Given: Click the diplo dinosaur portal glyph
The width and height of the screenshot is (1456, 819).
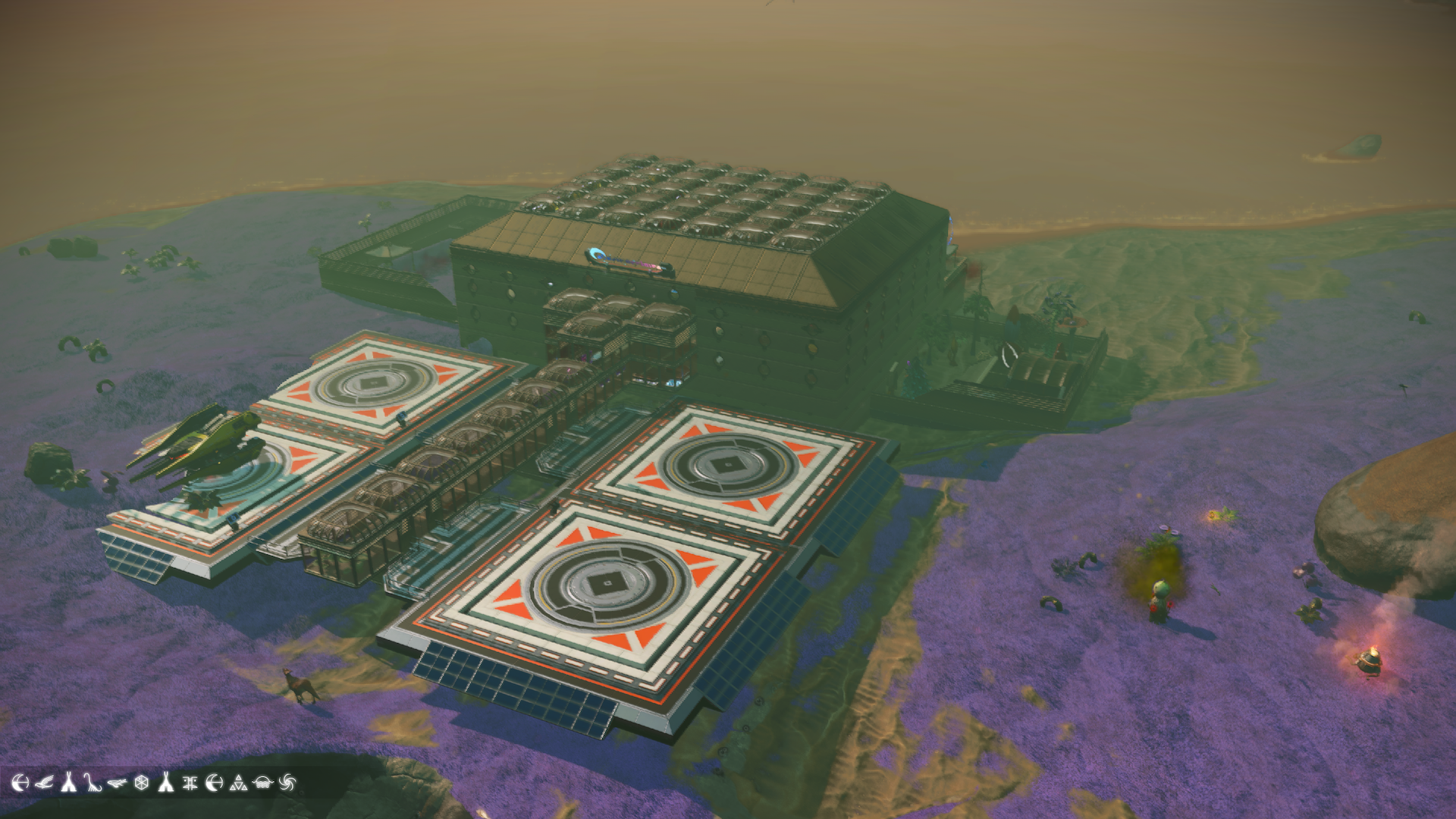Looking at the screenshot, I should tap(92, 783).
